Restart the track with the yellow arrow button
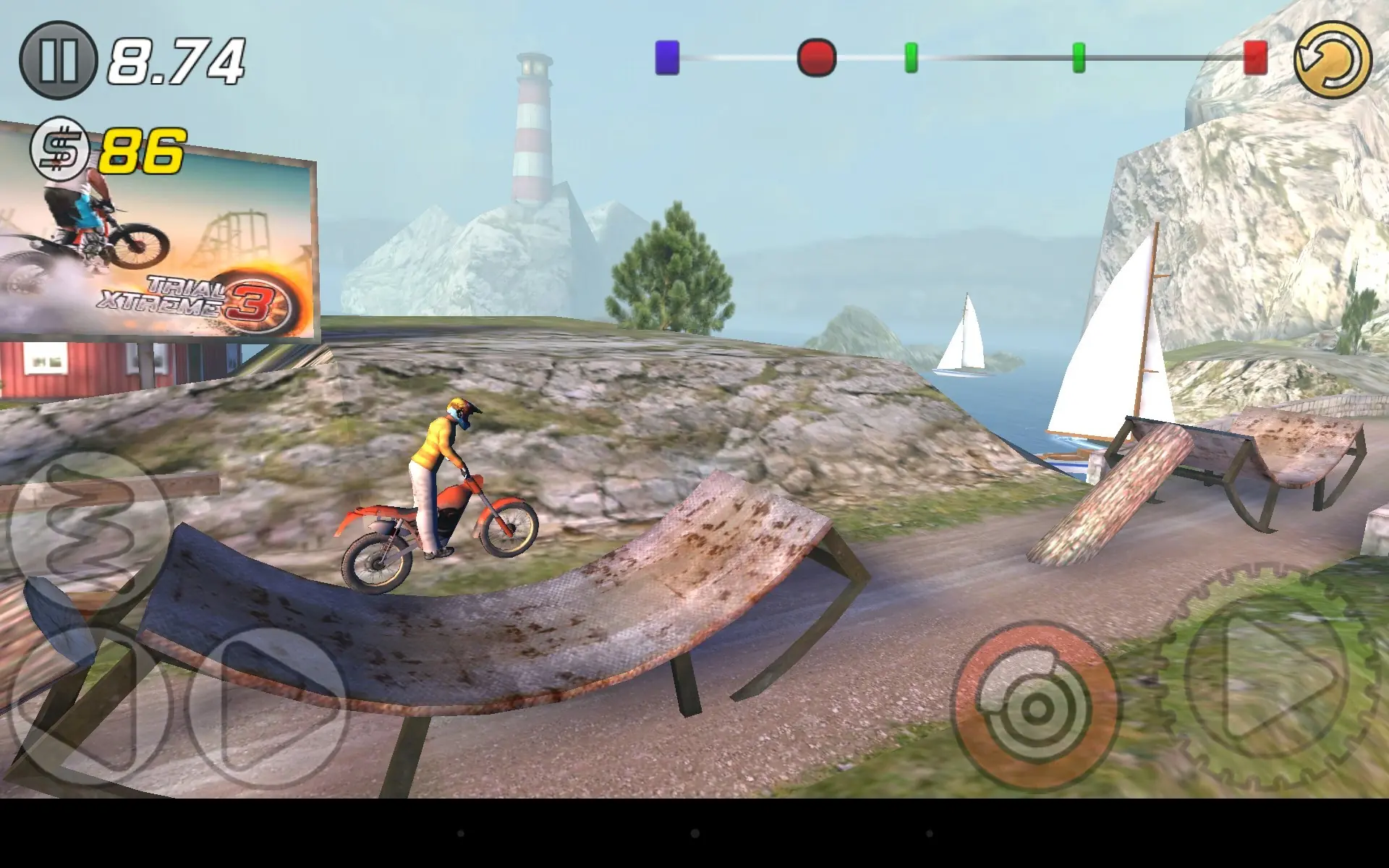1389x868 pixels. 1333,60
